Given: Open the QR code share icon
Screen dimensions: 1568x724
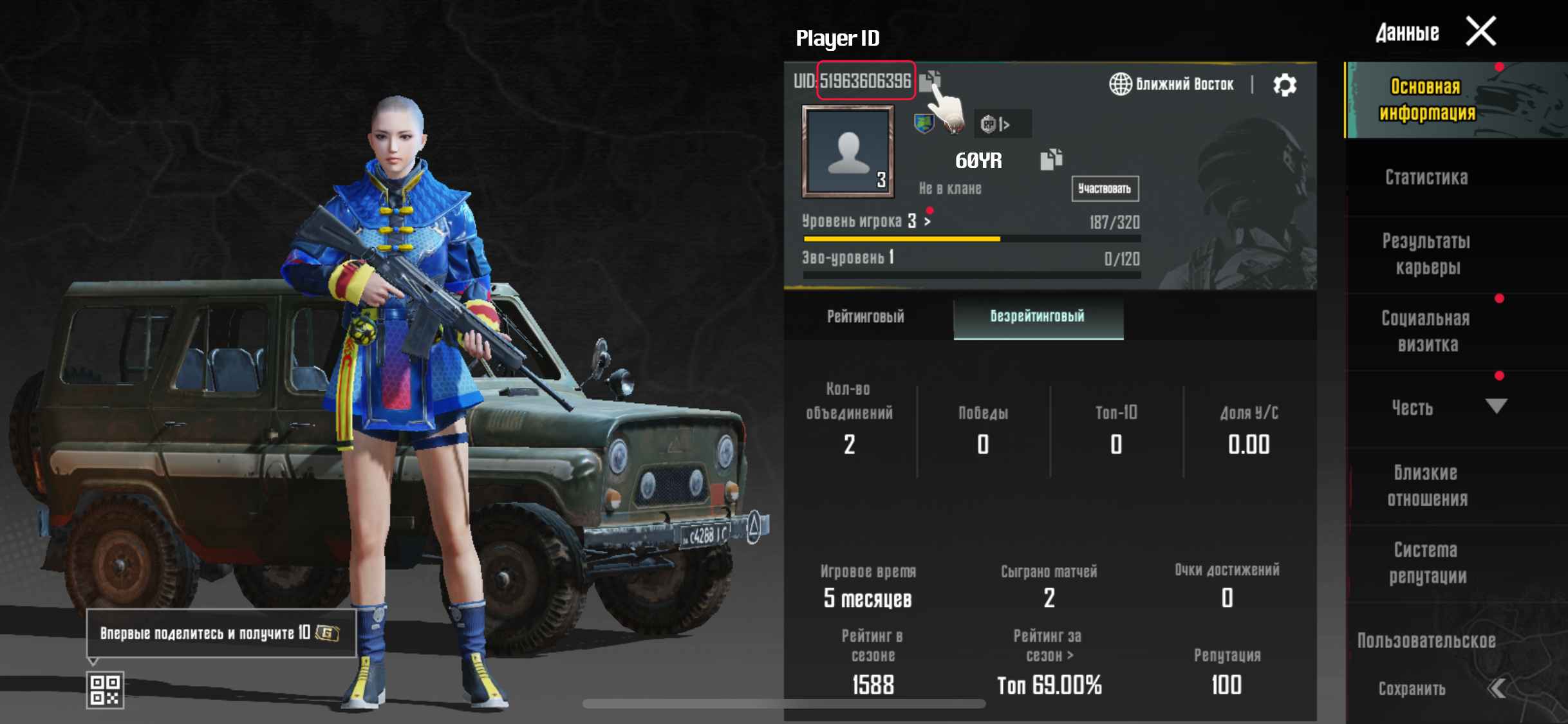Looking at the screenshot, I should tap(105, 690).
